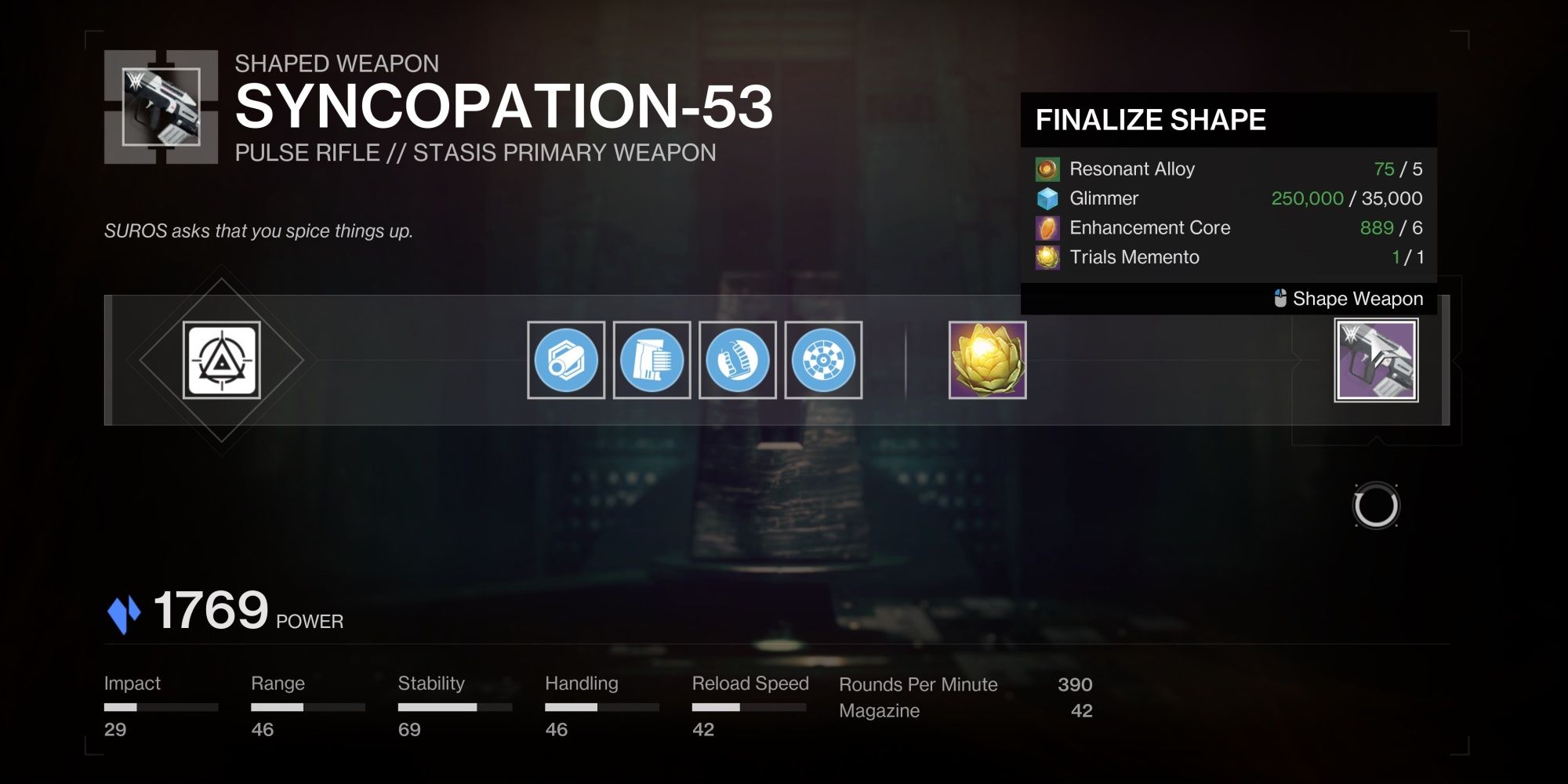
Task: Select the second trait perk icon
Action: coord(825,361)
